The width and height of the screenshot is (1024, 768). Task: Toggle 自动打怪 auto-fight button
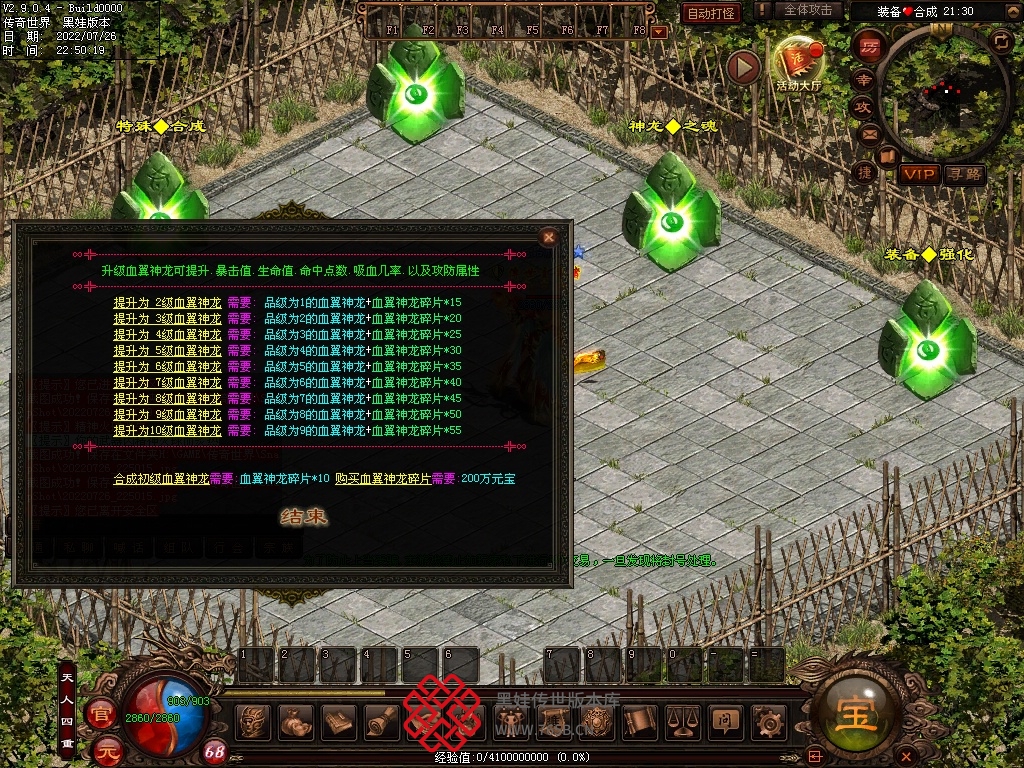point(711,13)
